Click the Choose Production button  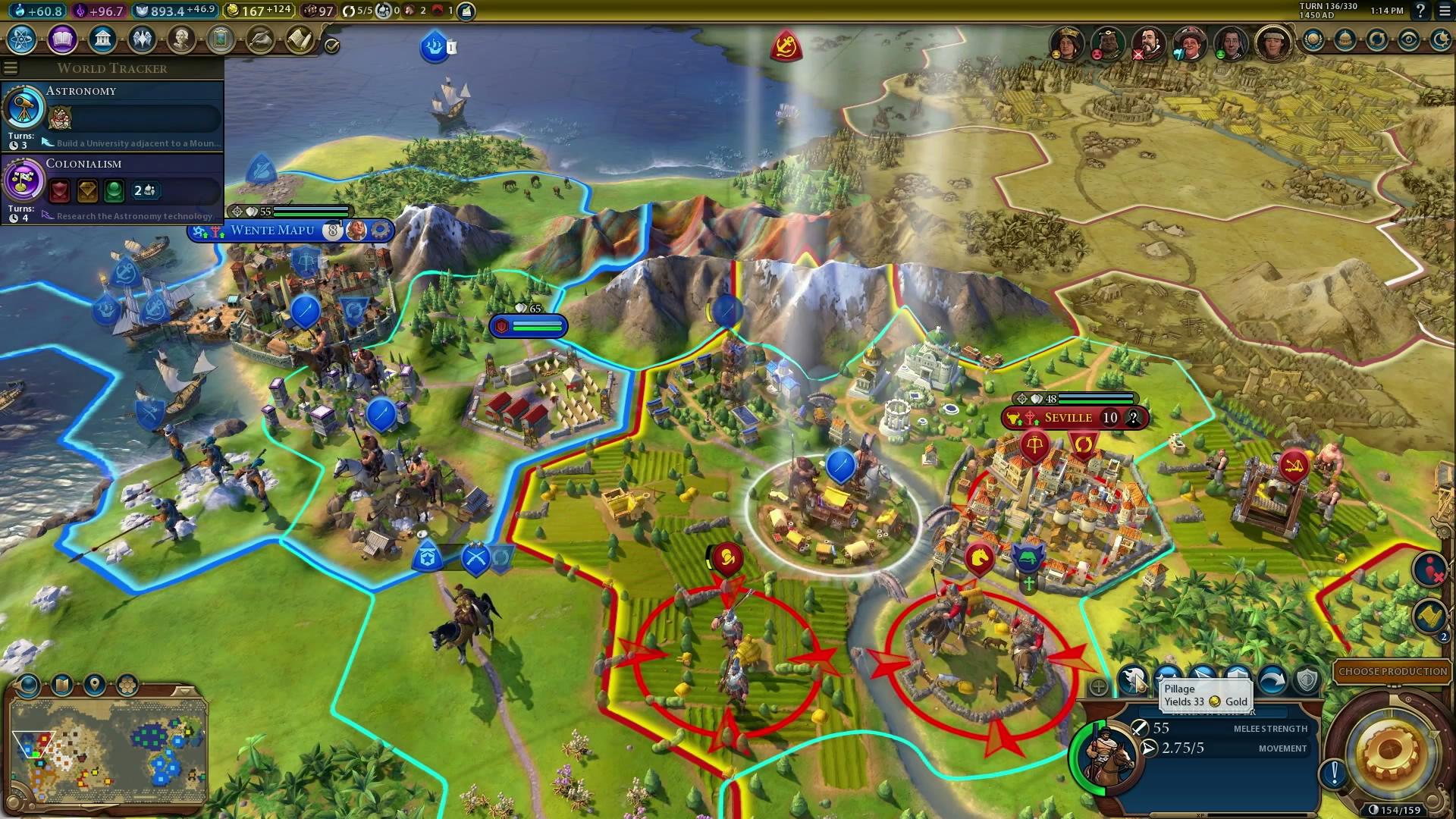[1392, 672]
